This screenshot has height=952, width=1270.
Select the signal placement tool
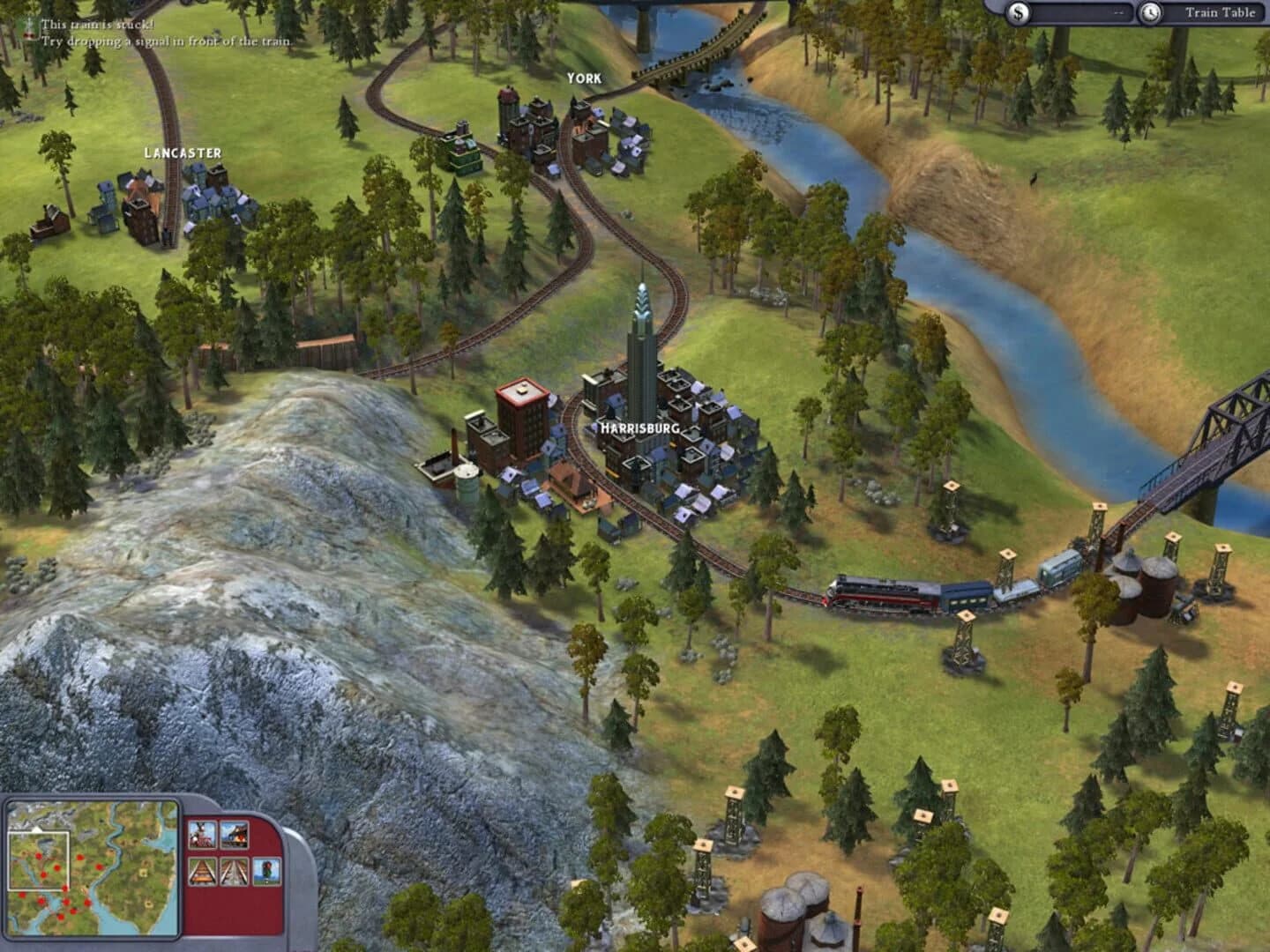coord(267,872)
